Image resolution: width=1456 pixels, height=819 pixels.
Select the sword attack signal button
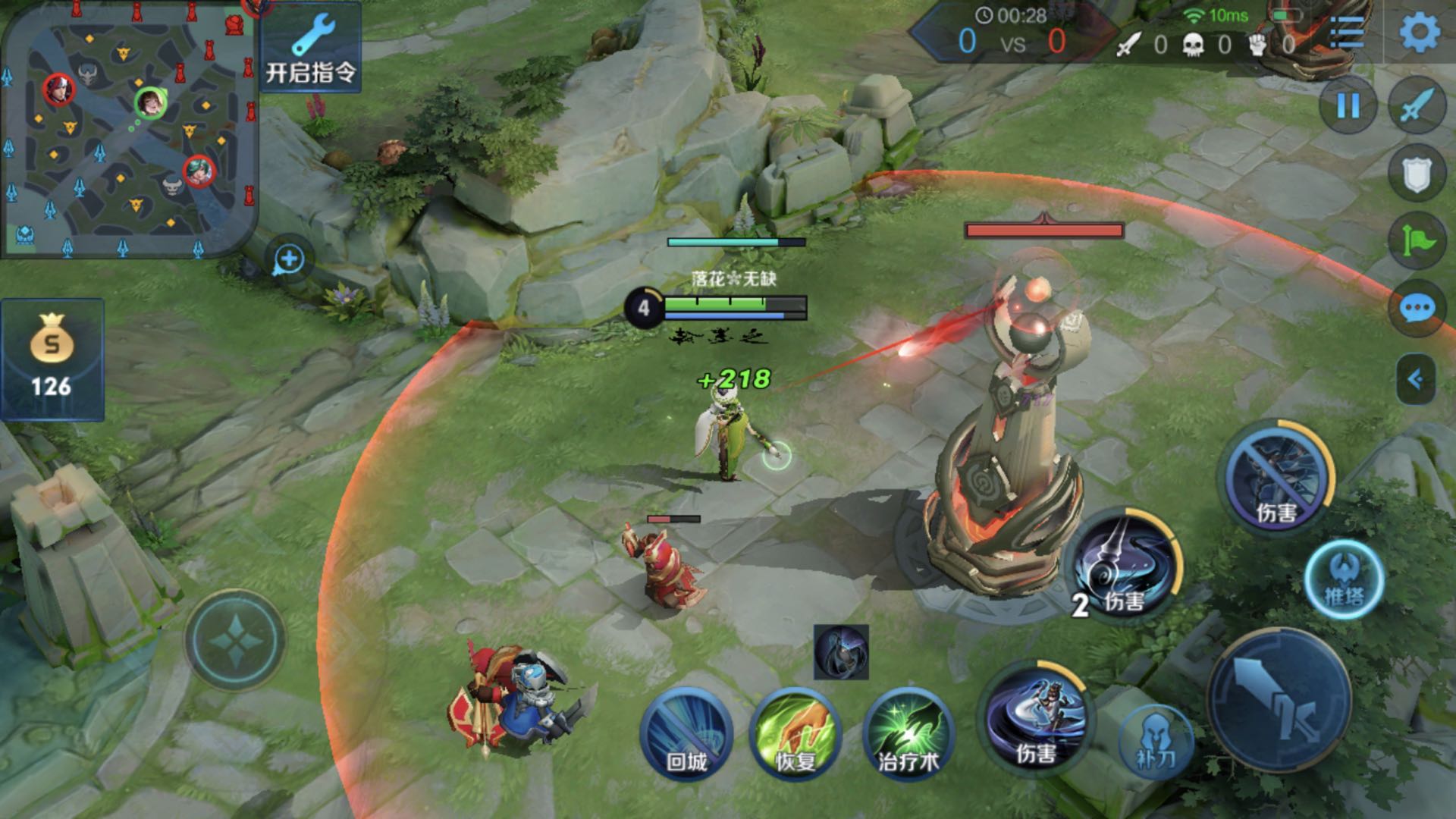click(x=1417, y=105)
